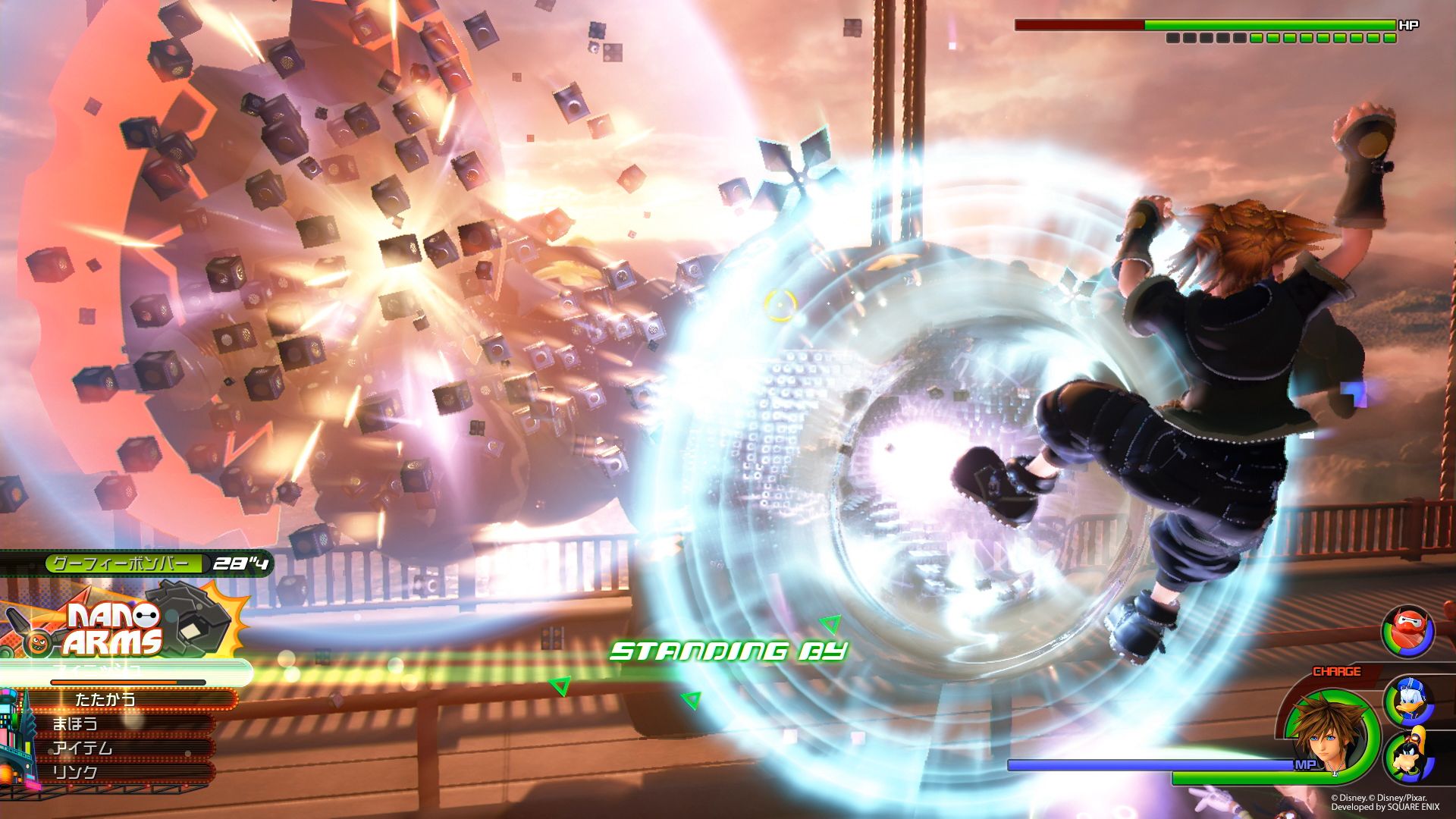Screen dimensions: 1456x819
Task: Select まほう from the command menu
Action: 76,724
